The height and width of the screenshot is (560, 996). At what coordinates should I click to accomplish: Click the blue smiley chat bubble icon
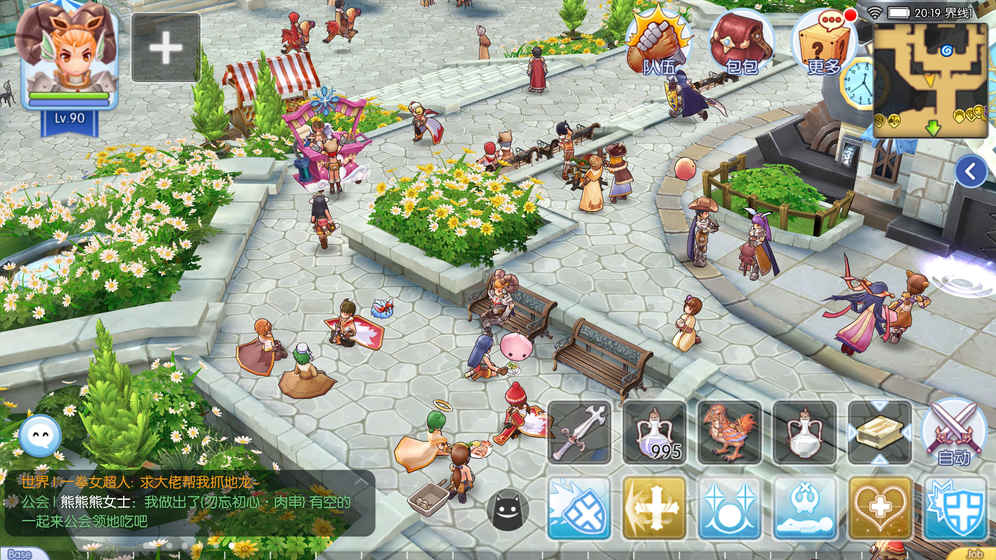click(40, 435)
